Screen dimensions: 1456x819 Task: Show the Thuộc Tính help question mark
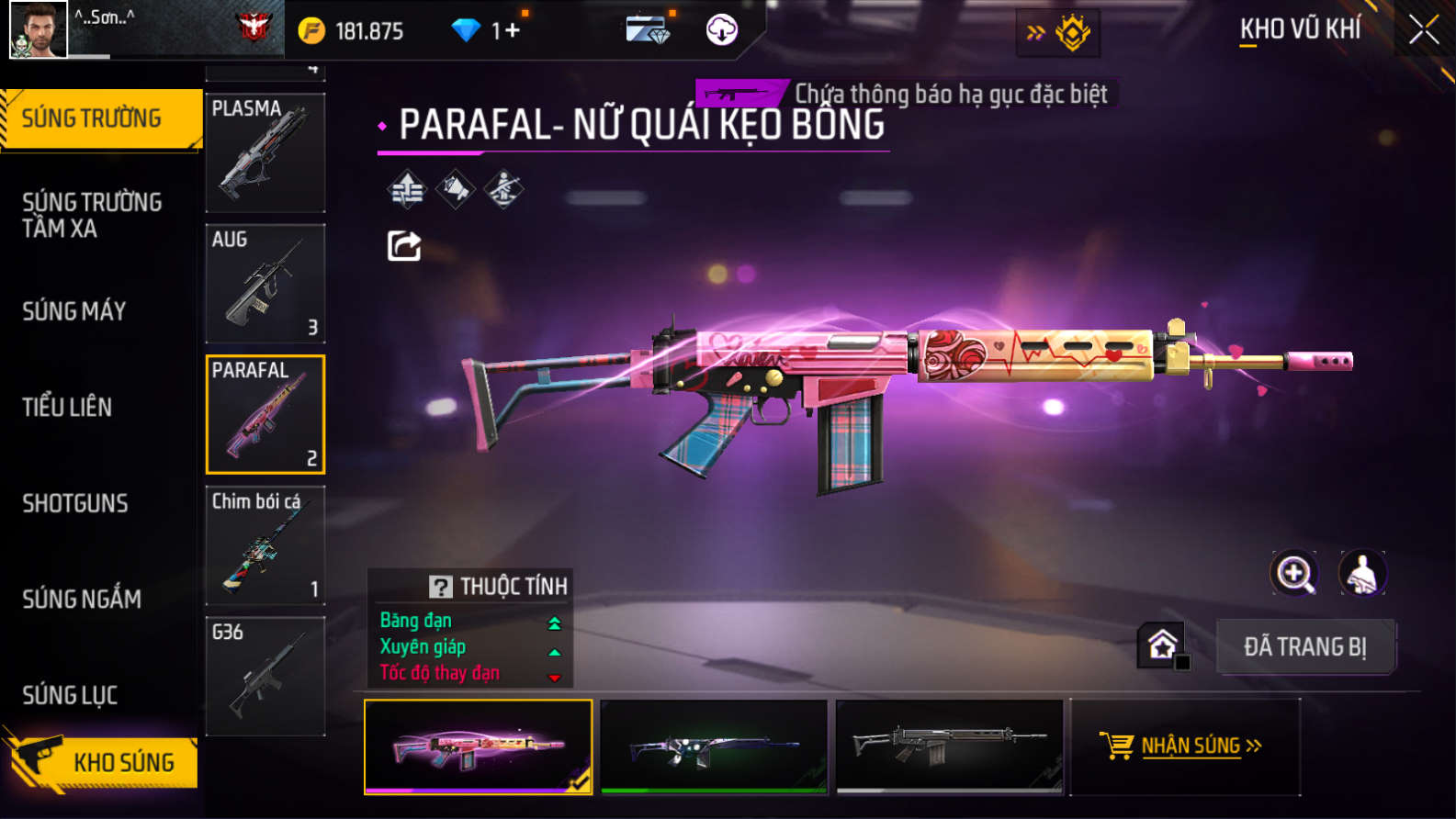tap(441, 587)
